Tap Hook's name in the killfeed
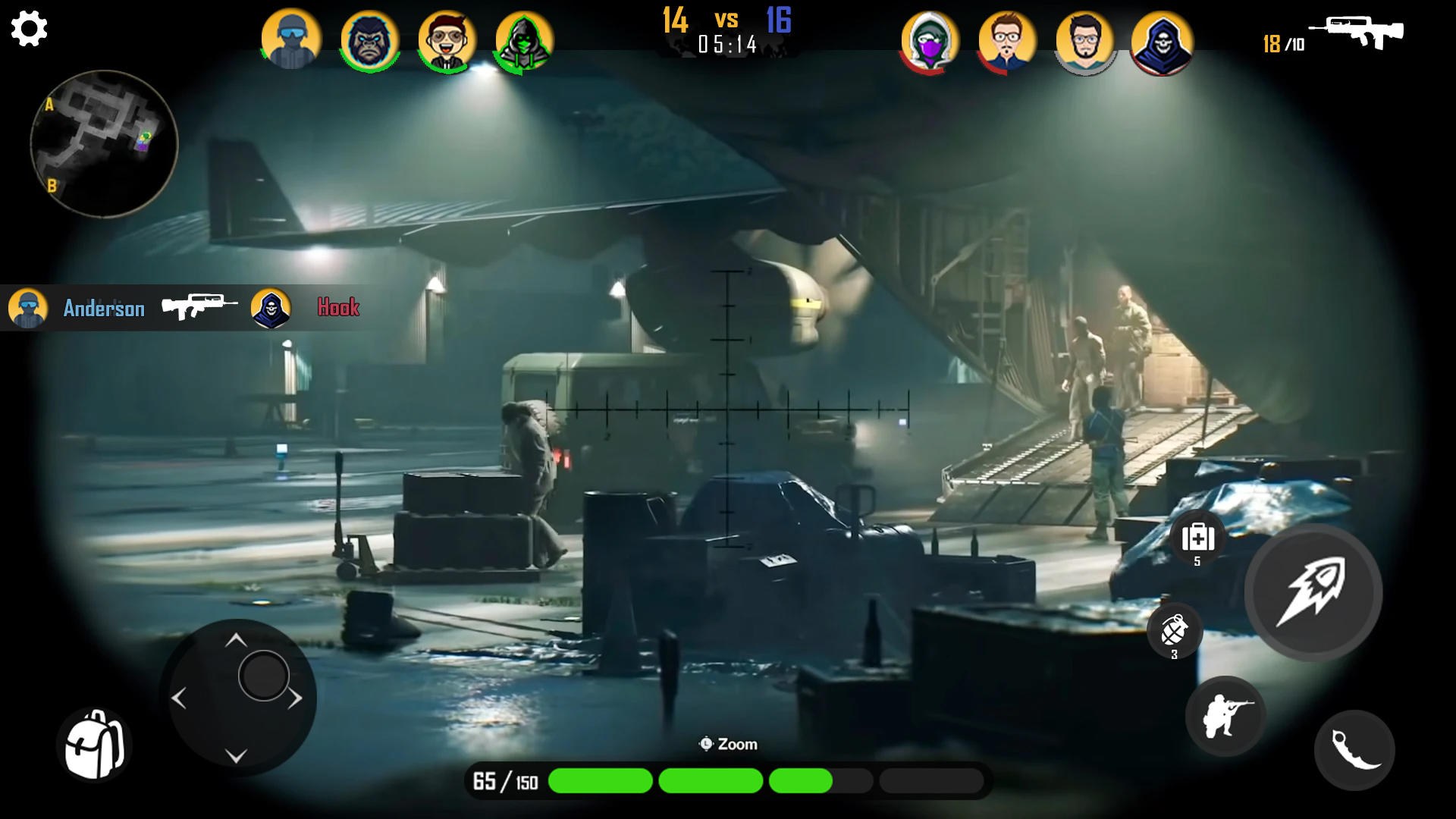Viewport: 1456px width, 819px height. [338, 308]
